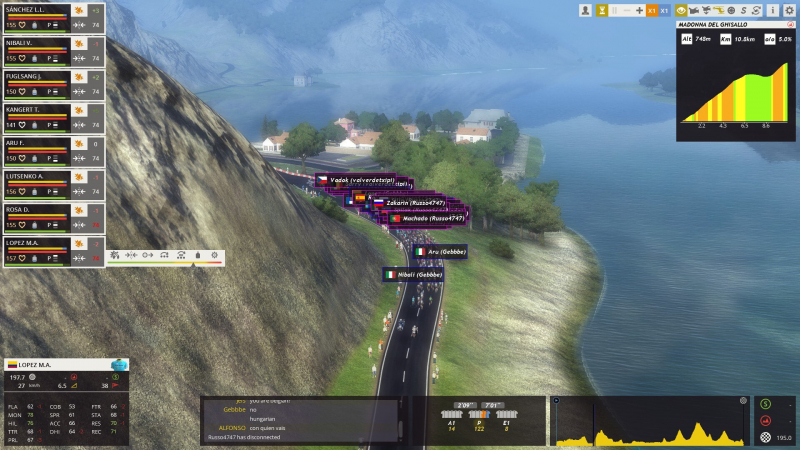Click the stage profile minimap

652,421
